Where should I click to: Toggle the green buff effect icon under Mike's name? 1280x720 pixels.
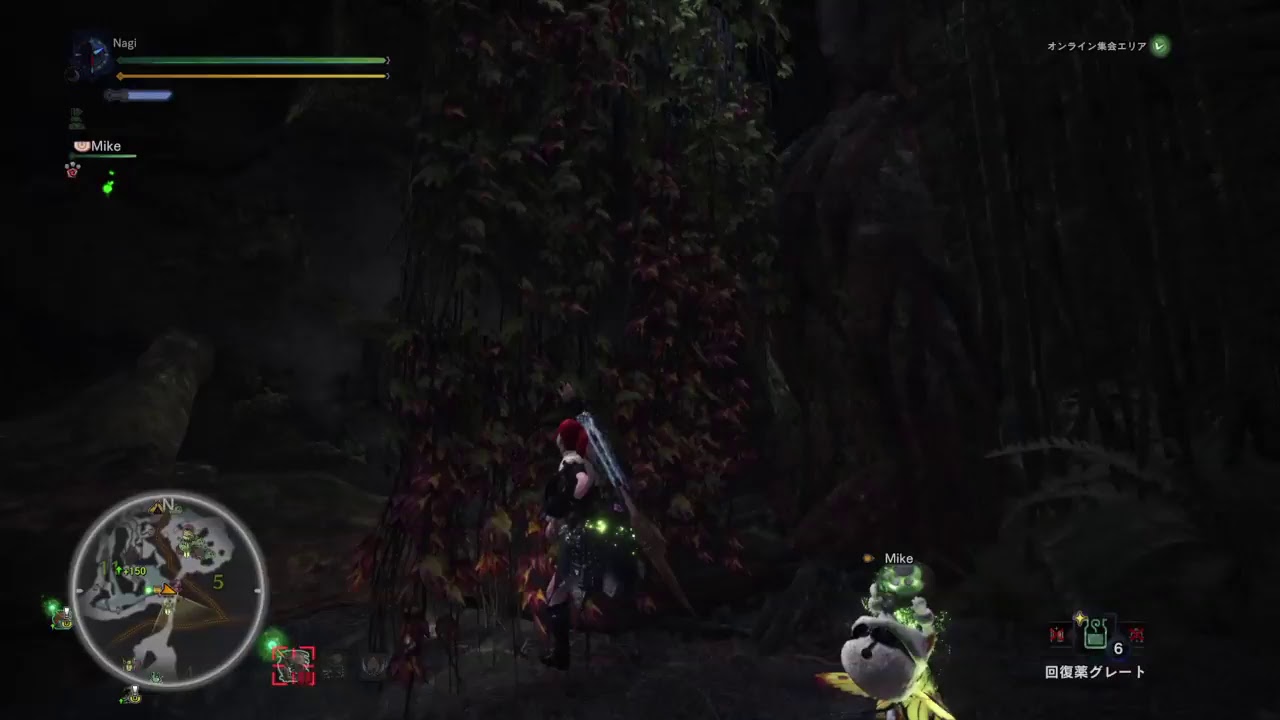click(x=108, y=188)
